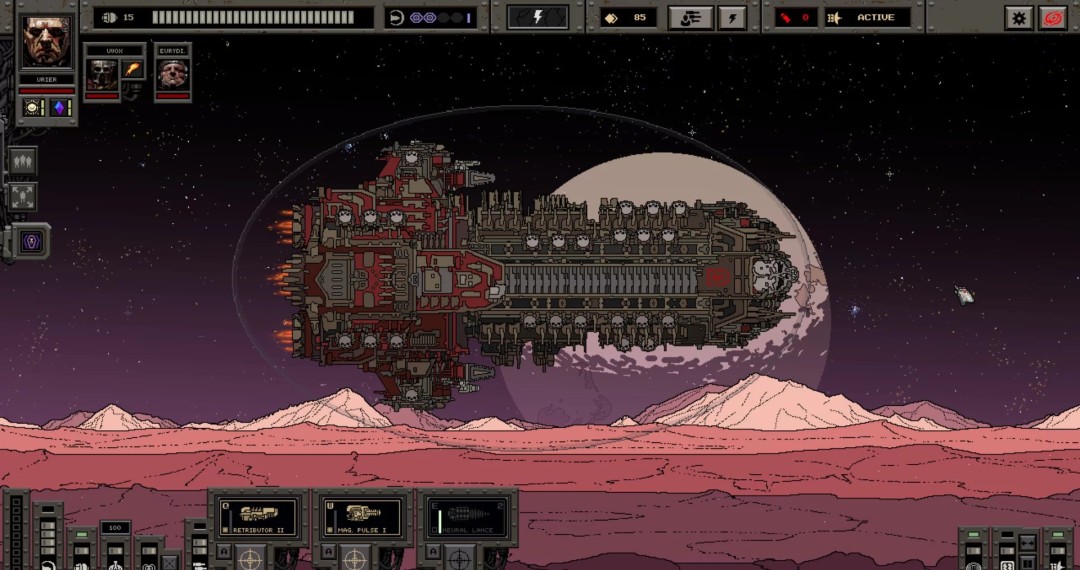
Task: Click the small lightning power button
Action: [731, 17]
